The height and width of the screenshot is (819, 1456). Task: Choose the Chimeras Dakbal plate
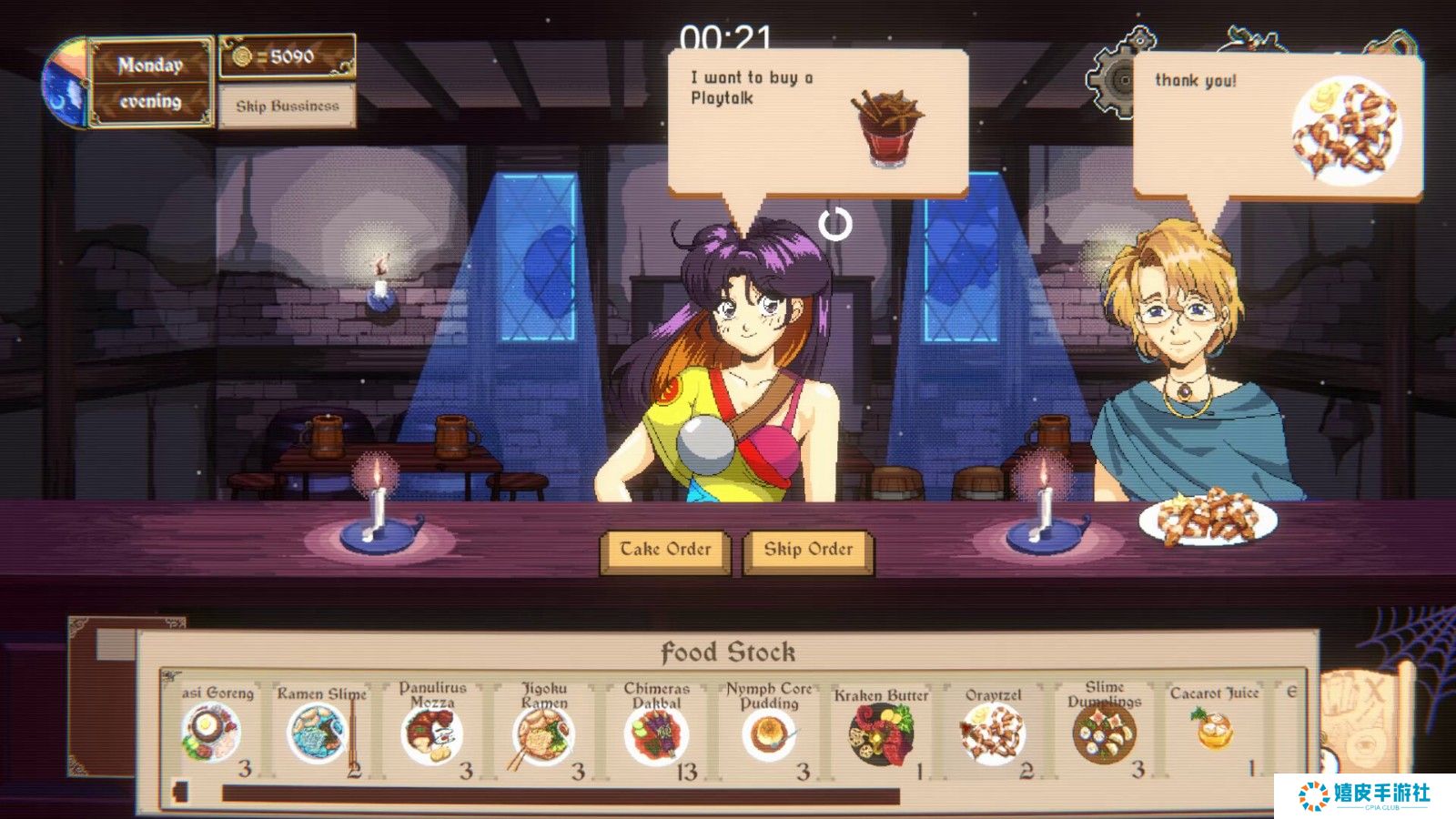click(656, 734)
